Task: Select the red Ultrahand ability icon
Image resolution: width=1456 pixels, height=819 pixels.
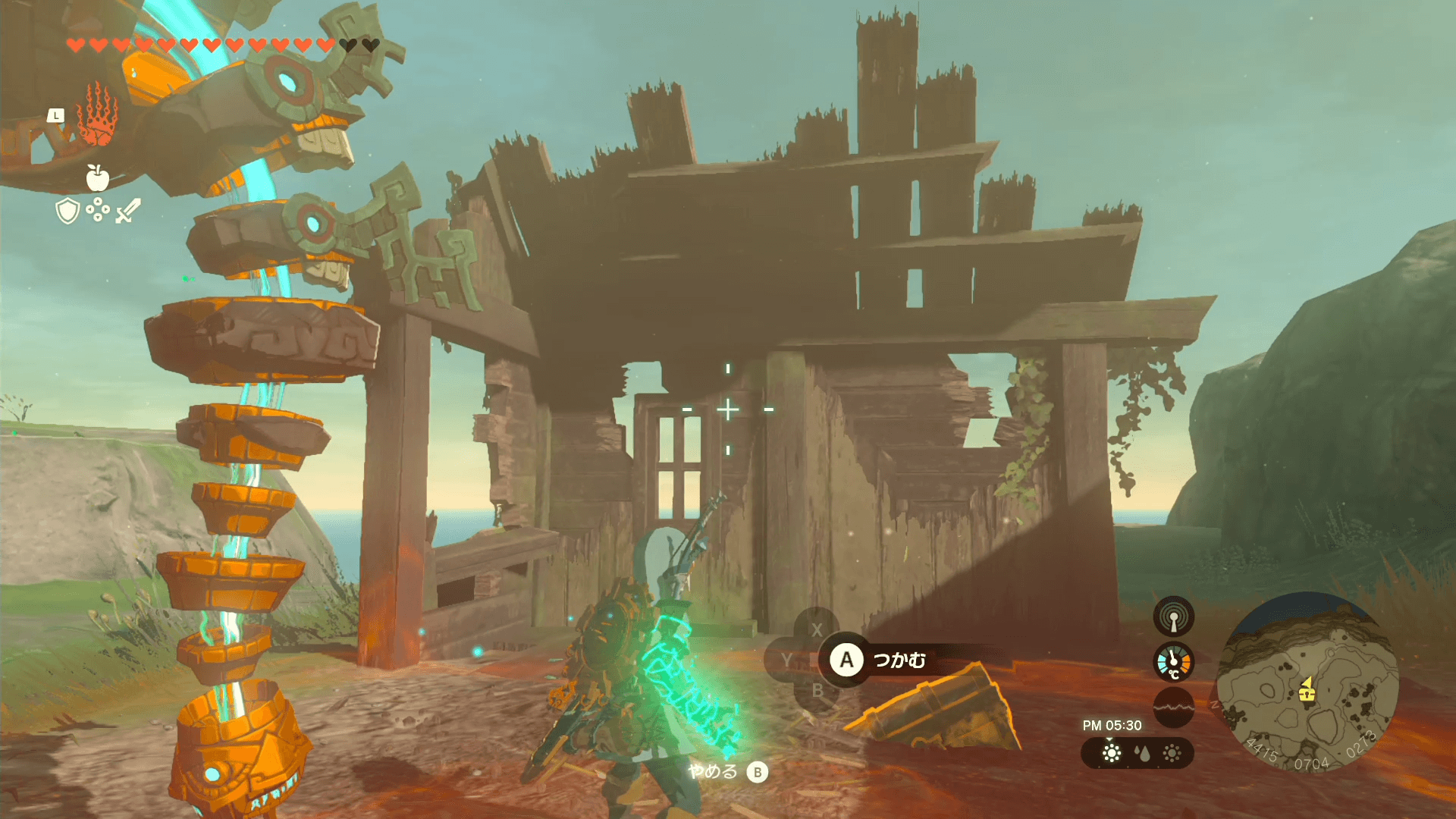Action: pos(97,115)
